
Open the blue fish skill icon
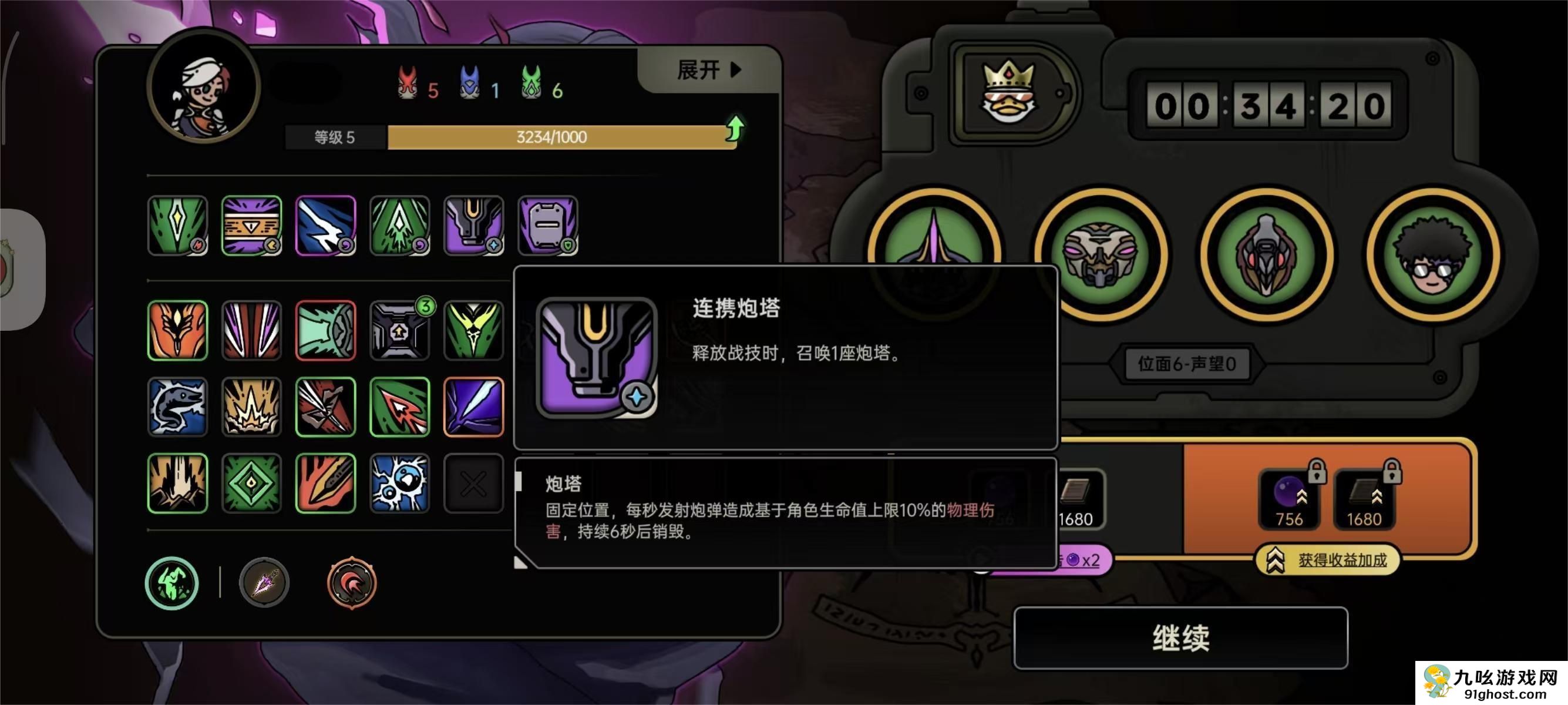(x=177, y=407)
